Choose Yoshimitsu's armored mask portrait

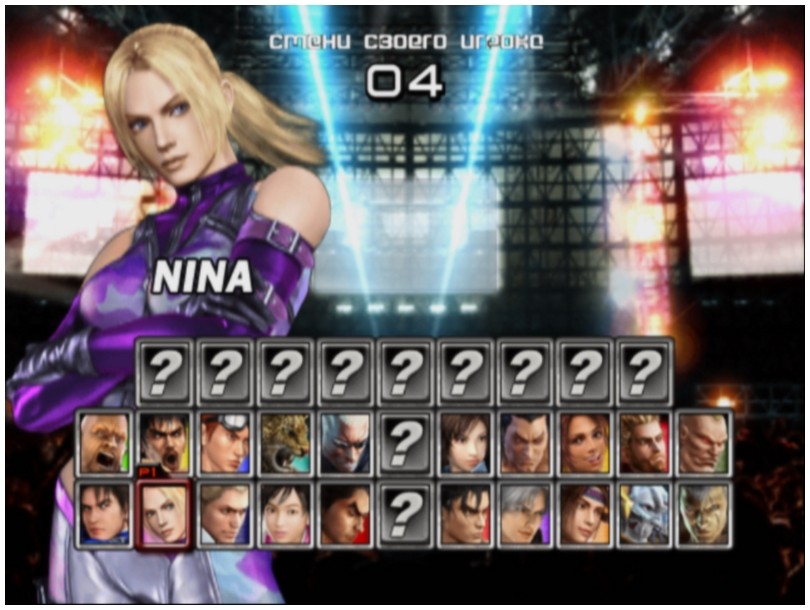point(644,513)
